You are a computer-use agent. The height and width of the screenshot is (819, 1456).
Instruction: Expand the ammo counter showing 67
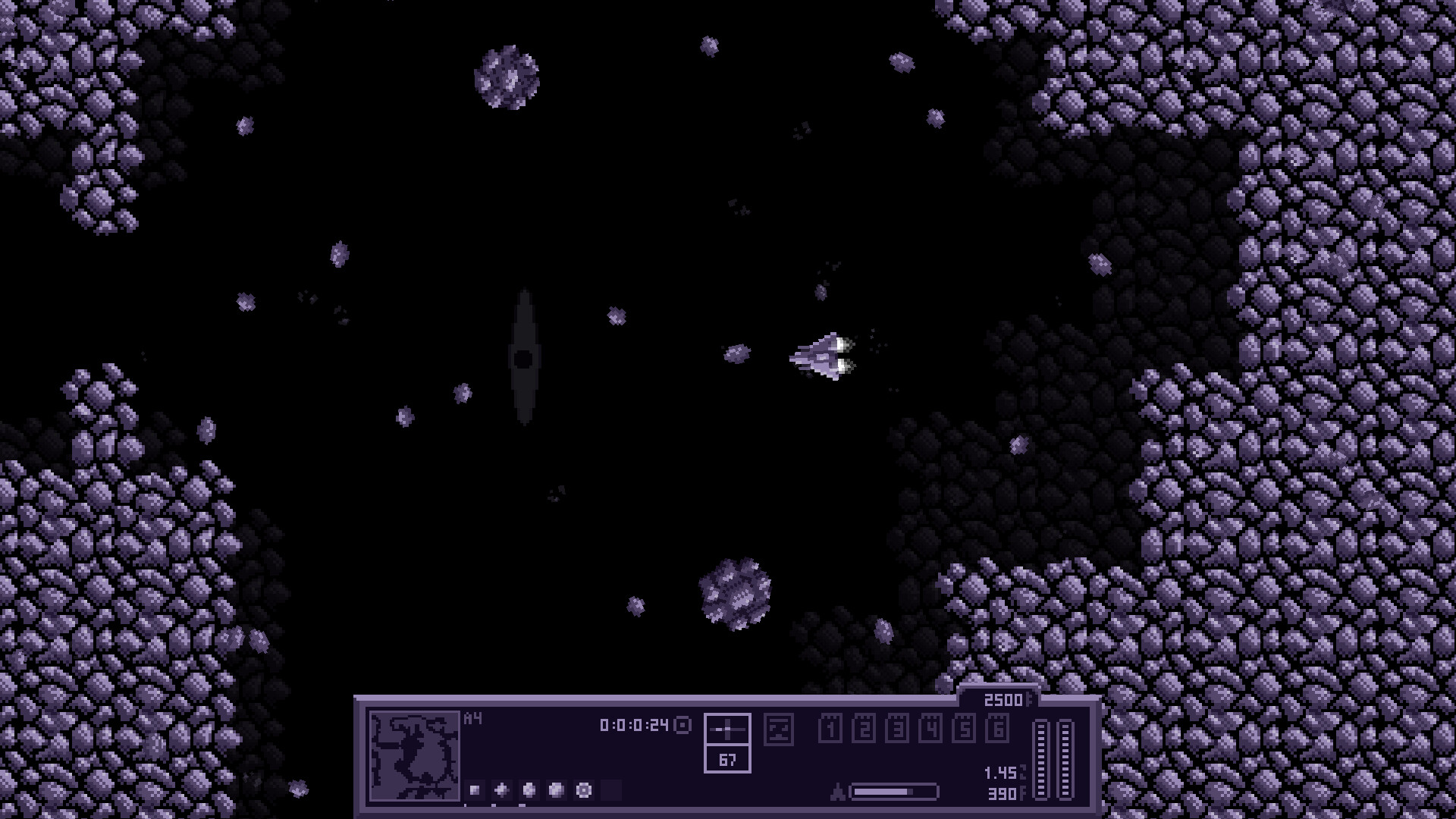point(728,761)
